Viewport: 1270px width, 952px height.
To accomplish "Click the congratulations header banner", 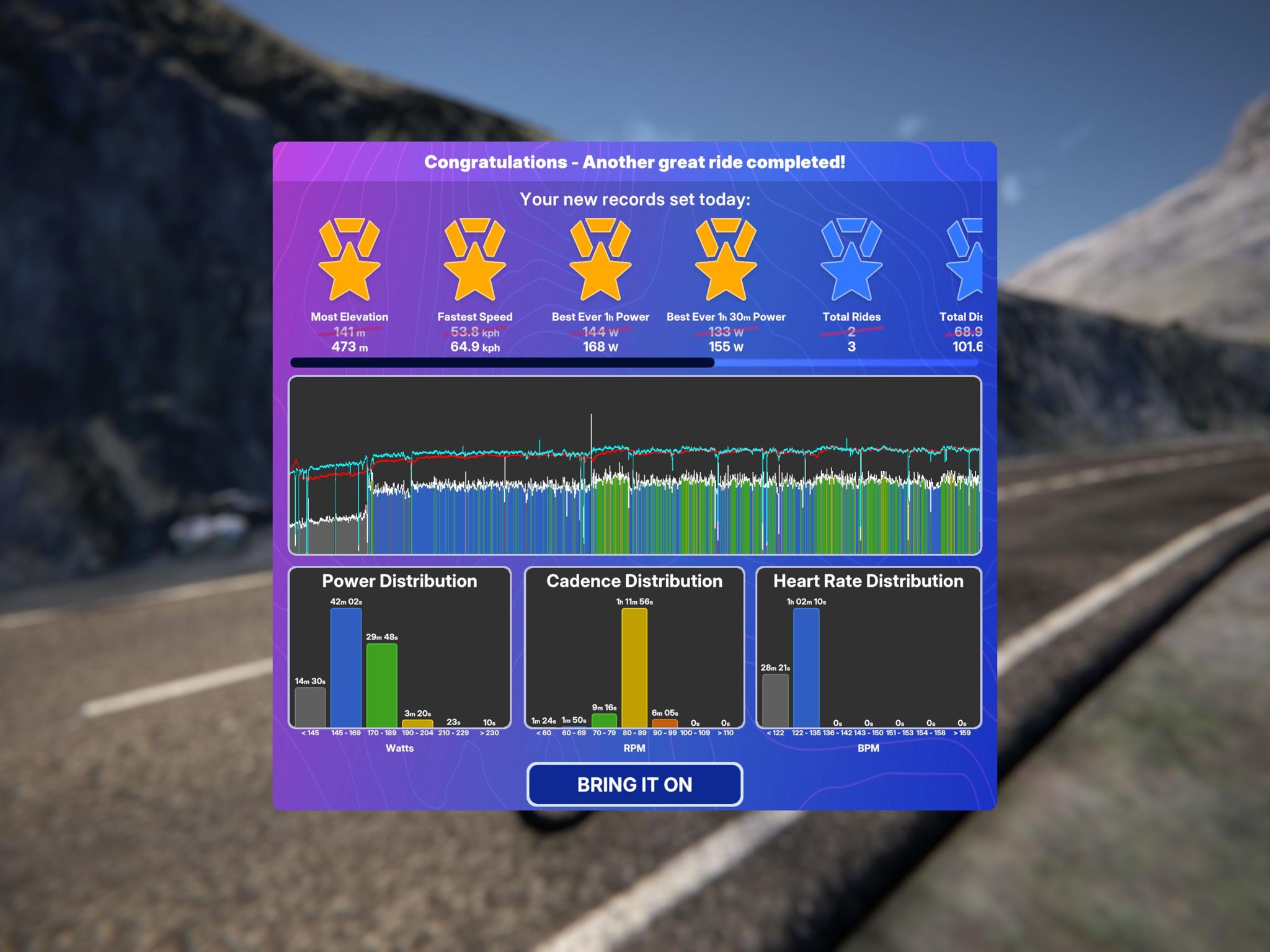I will (x=634, y=162).
